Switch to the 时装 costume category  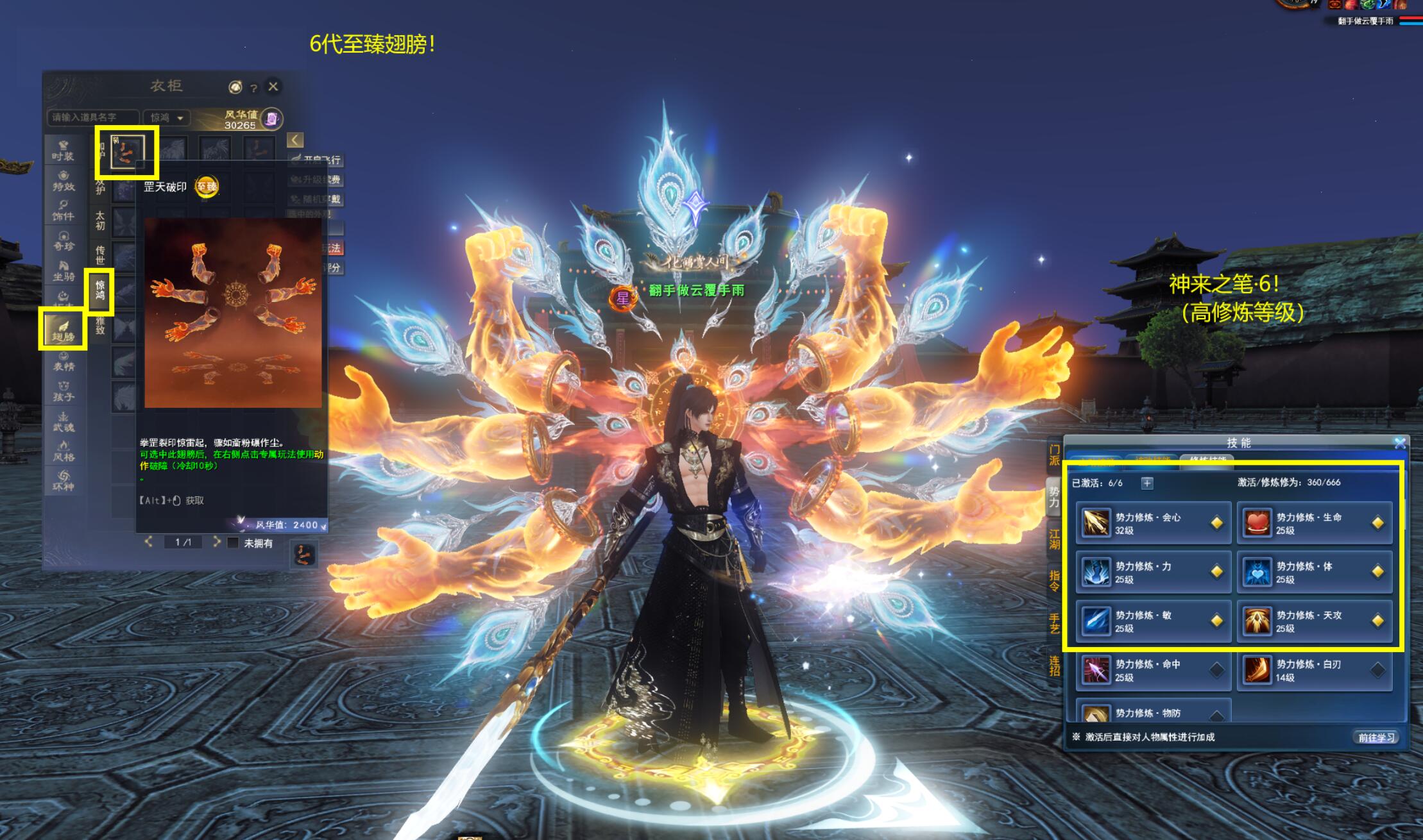click(x=63, y=150)
